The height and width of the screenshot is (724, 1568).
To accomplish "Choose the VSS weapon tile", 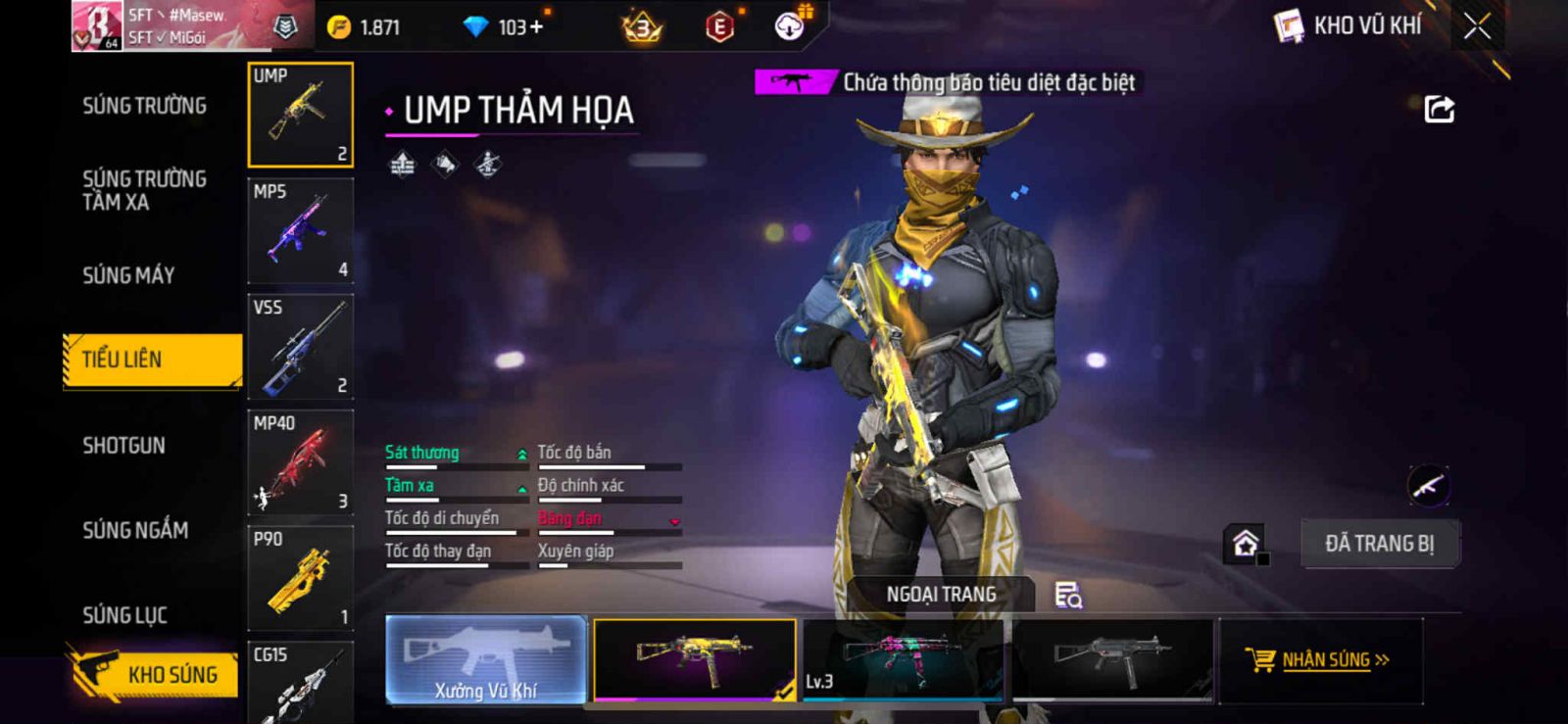I will tap(301, 347).
